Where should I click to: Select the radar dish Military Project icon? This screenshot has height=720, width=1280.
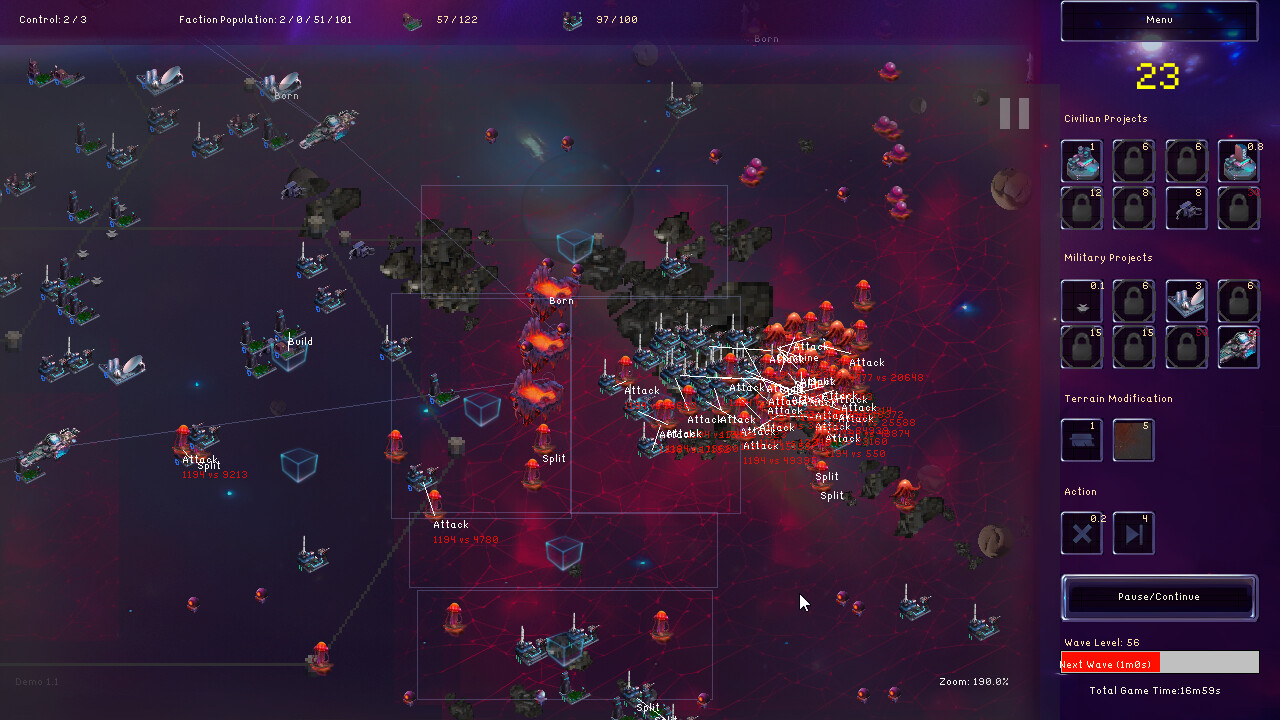pos(1186,300)
